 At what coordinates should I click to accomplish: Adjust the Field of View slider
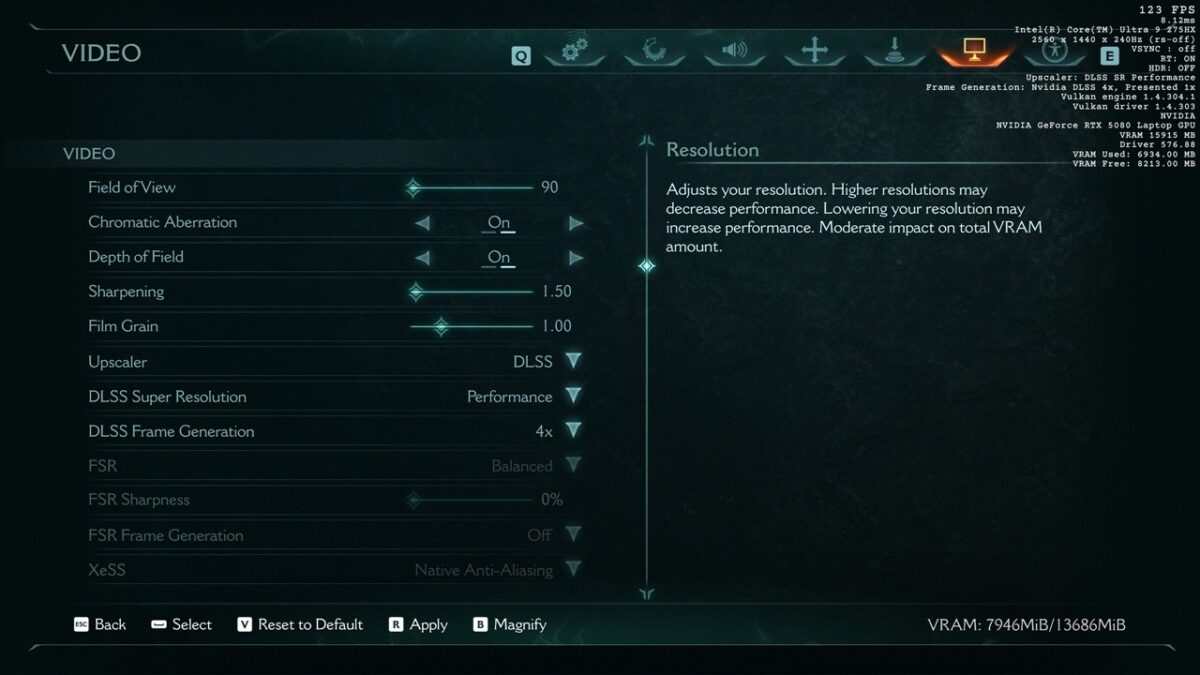click(x=413, y=187)
